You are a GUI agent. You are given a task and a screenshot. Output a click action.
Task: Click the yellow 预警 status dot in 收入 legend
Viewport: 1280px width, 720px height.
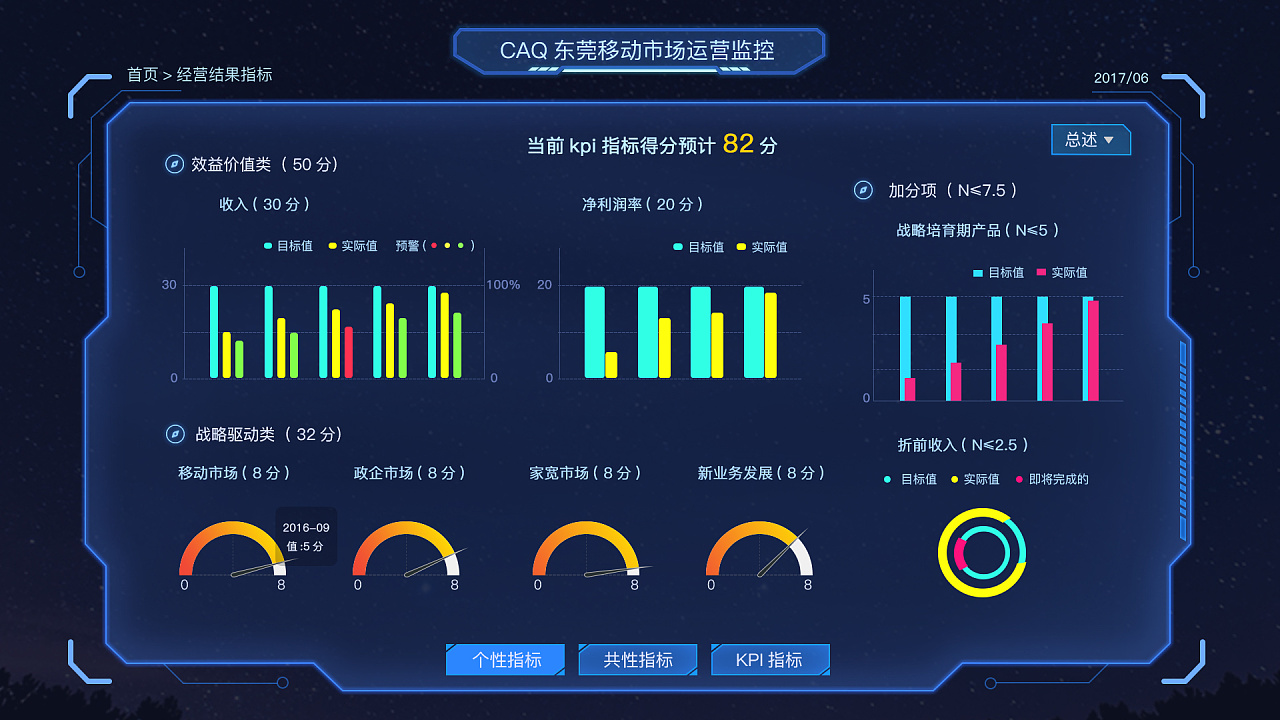[x=447, y=246]
